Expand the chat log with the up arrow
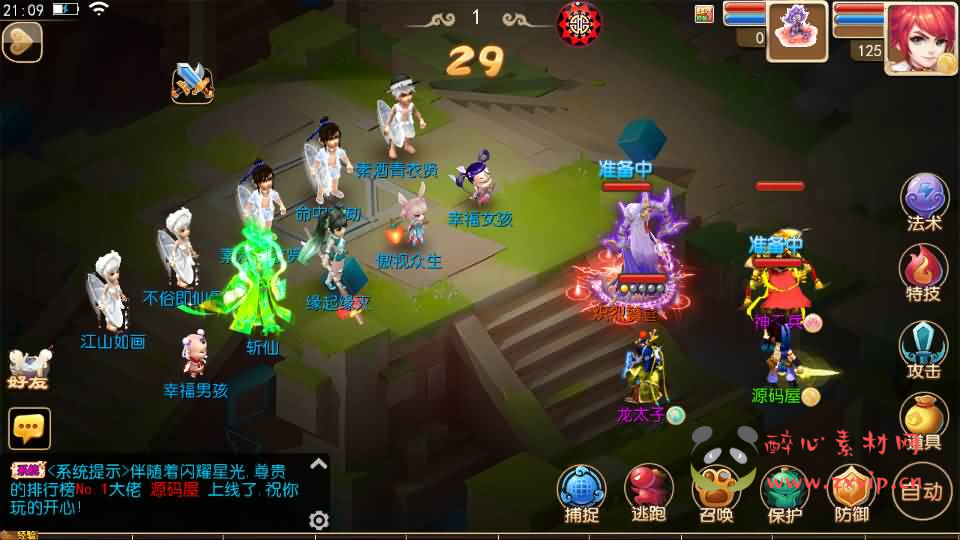Screen dimensions: 960x540 (x=318, y=463)
